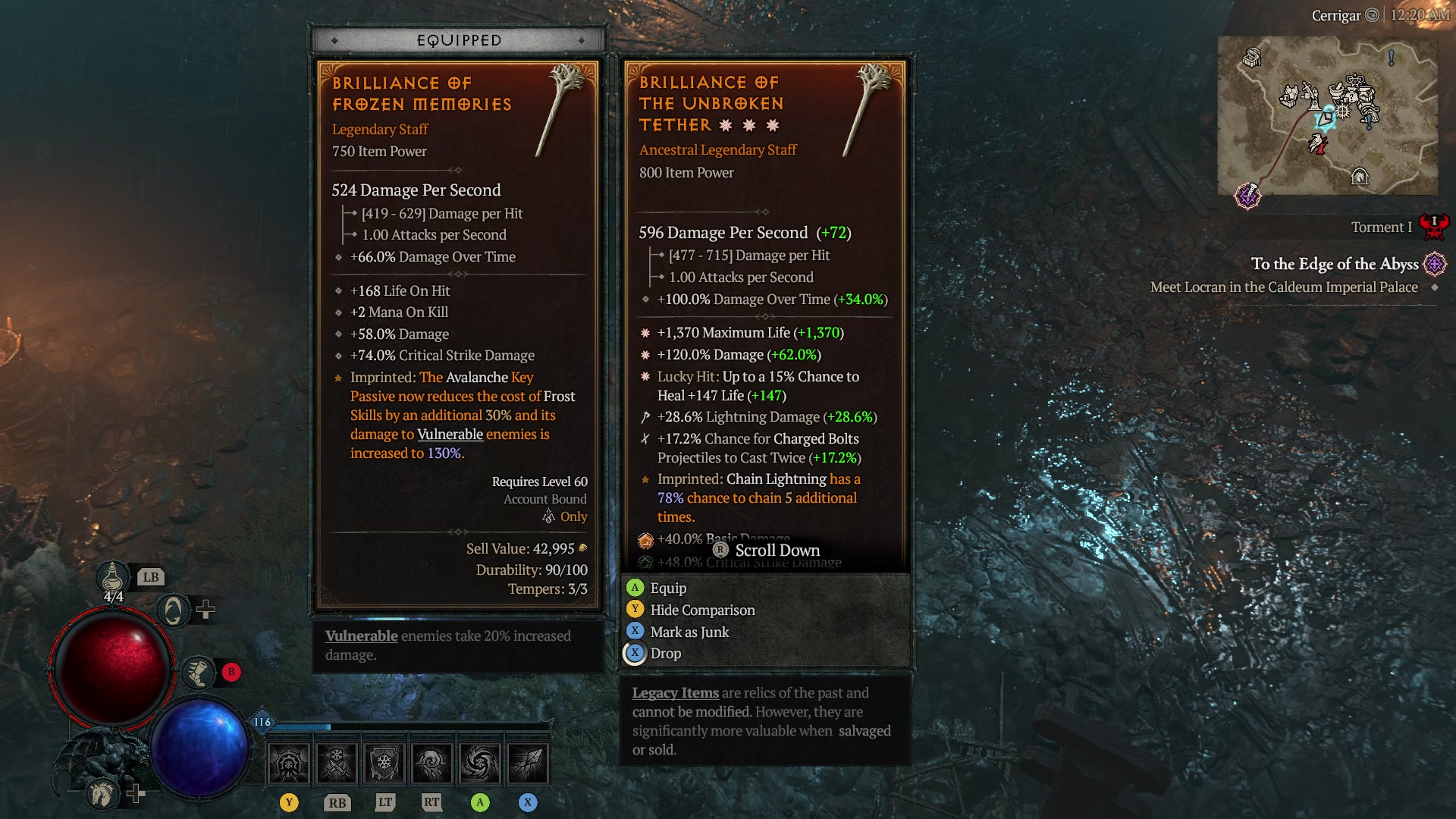This screenshot has width=1456, height=819.
Task: Select the Ice Blades skill icon
Action: [337, 762]
